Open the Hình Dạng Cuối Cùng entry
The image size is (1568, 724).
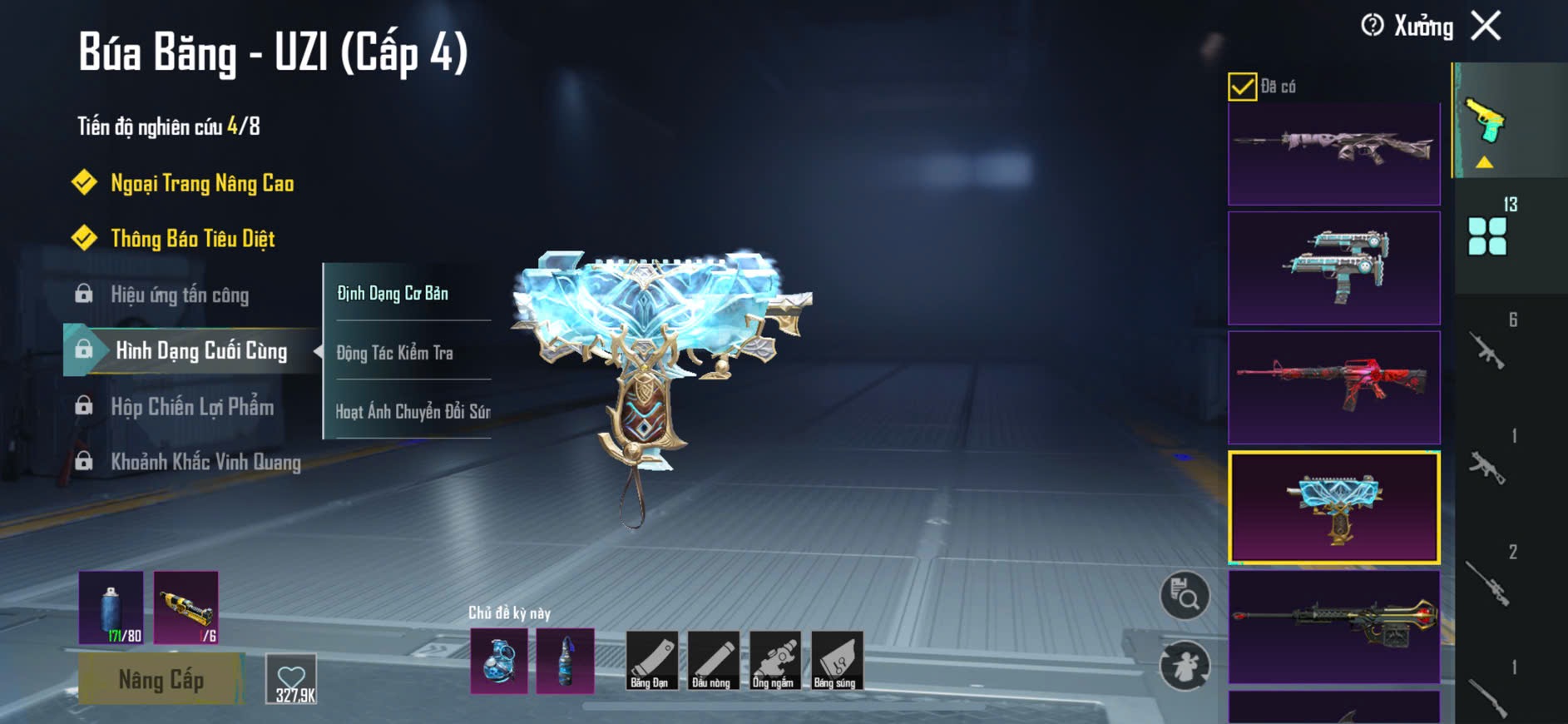pyautogui.click(x=200, y=351)
